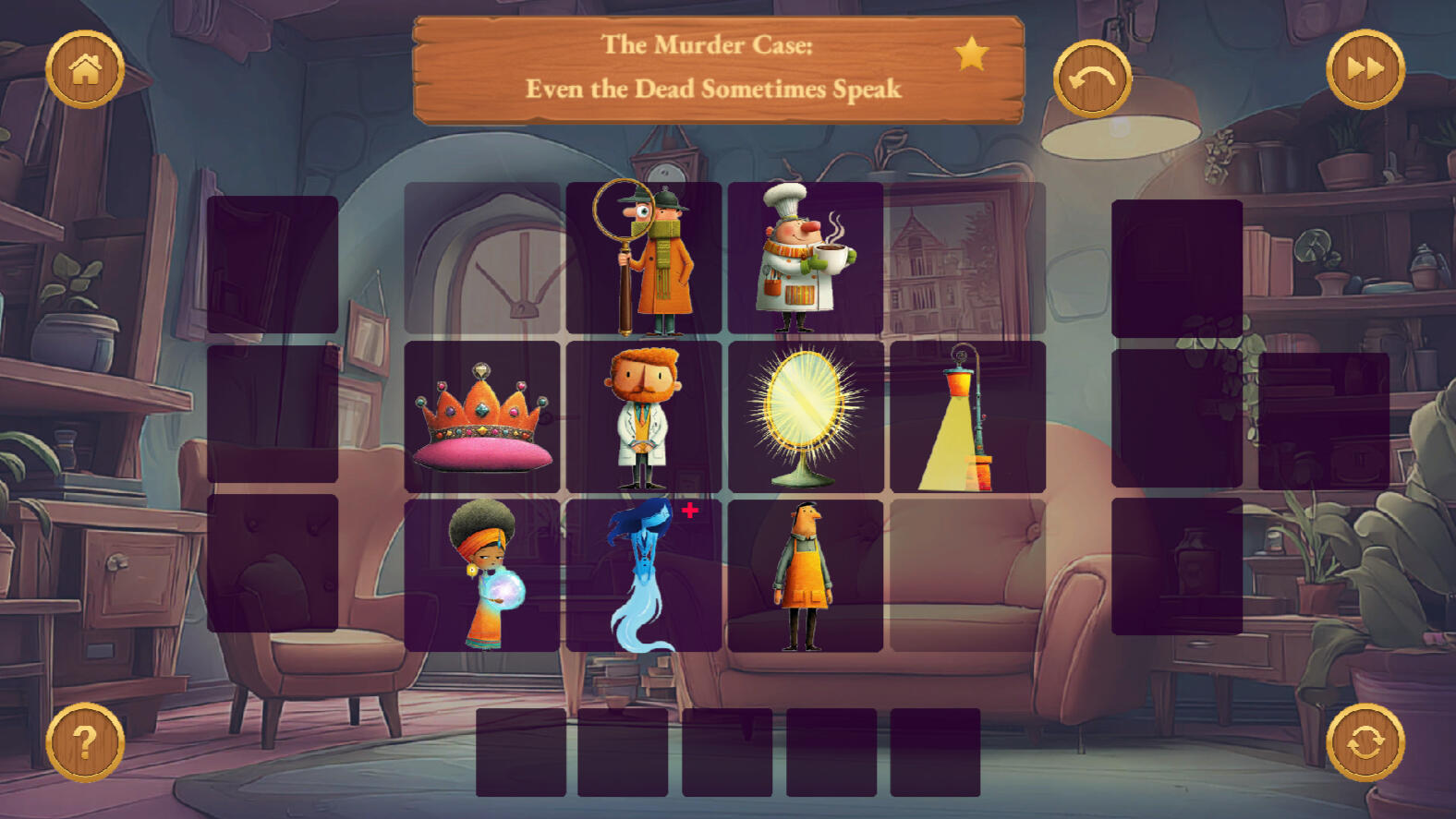Select the bearded doctor in white coat

point(644,416)
